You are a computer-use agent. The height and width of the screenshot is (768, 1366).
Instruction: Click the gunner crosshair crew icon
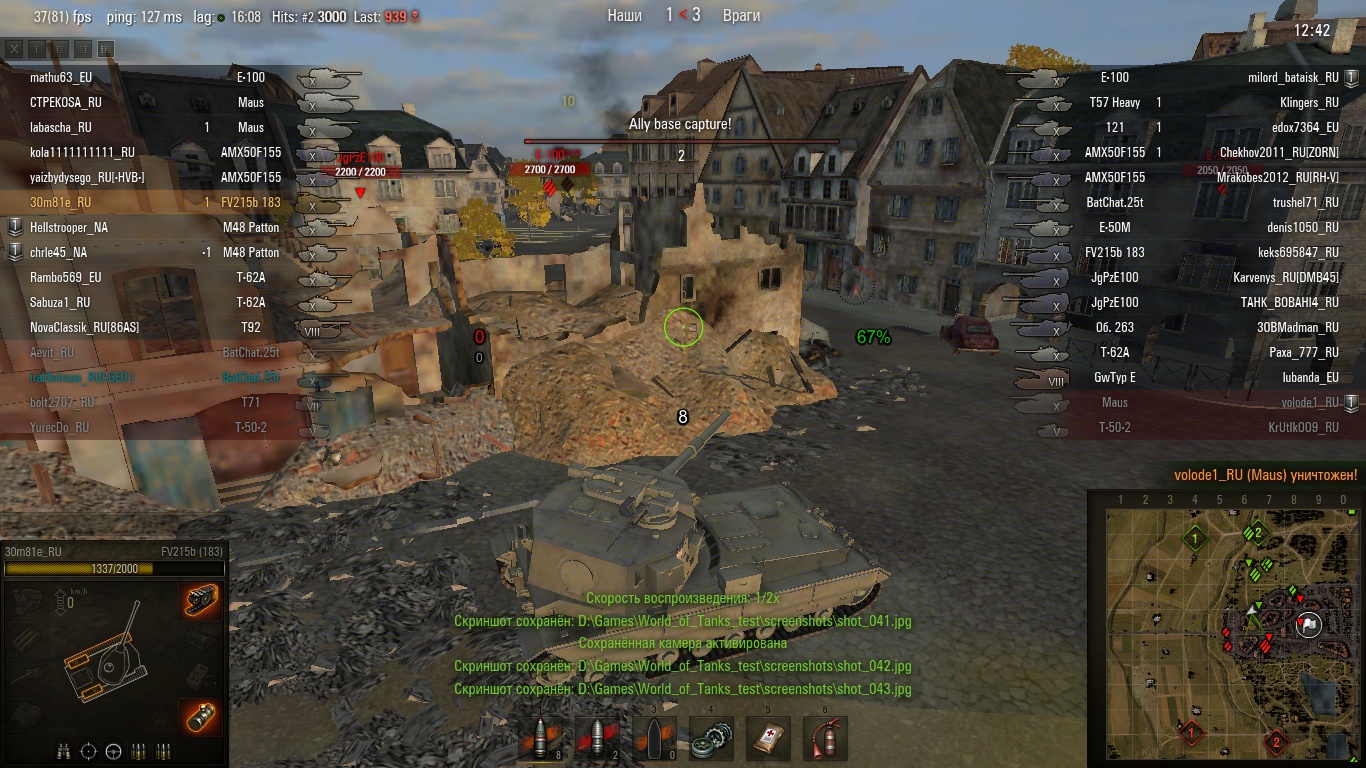88,751
